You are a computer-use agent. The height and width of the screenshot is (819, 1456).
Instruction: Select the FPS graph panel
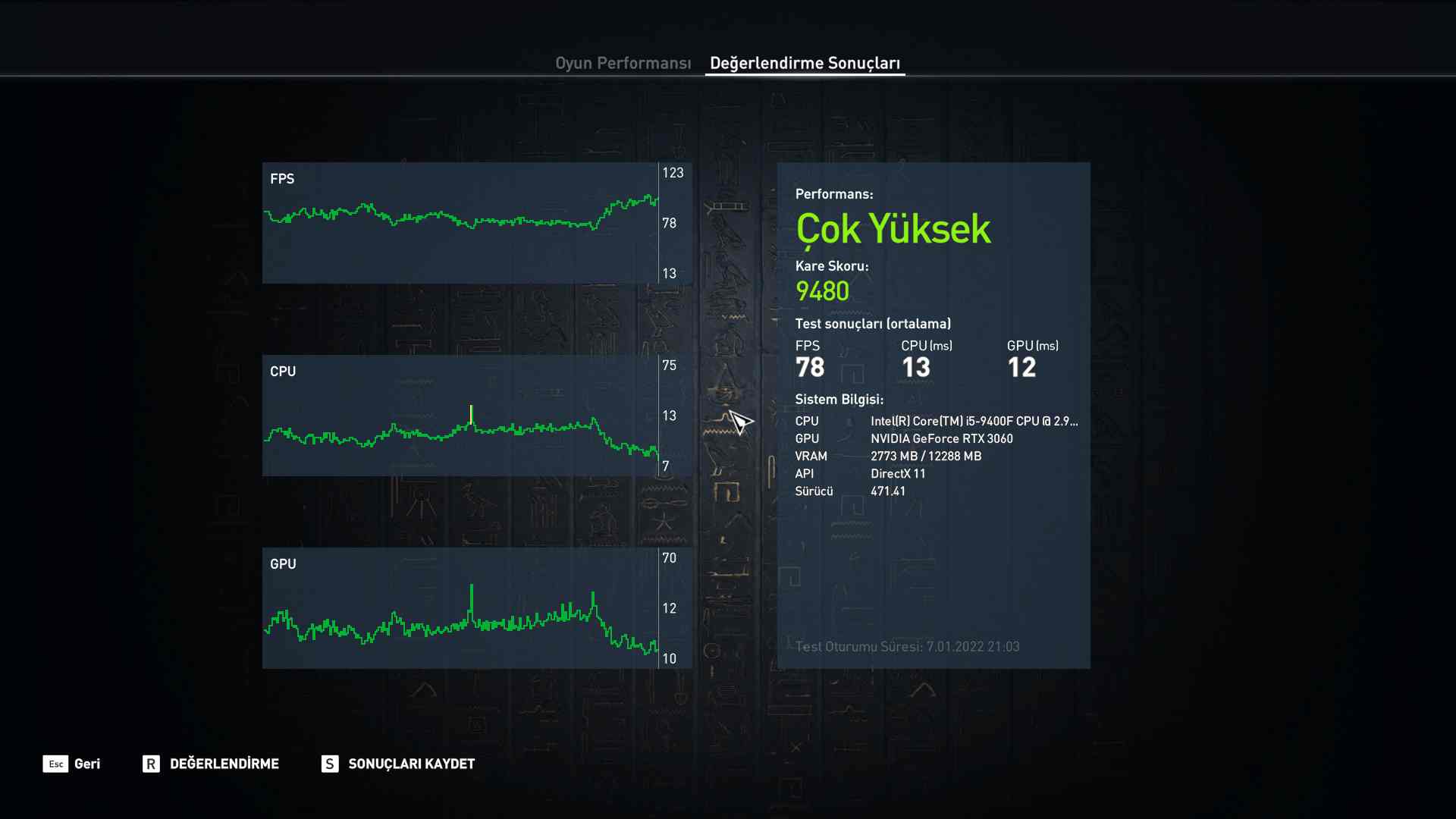pos(476,222)
